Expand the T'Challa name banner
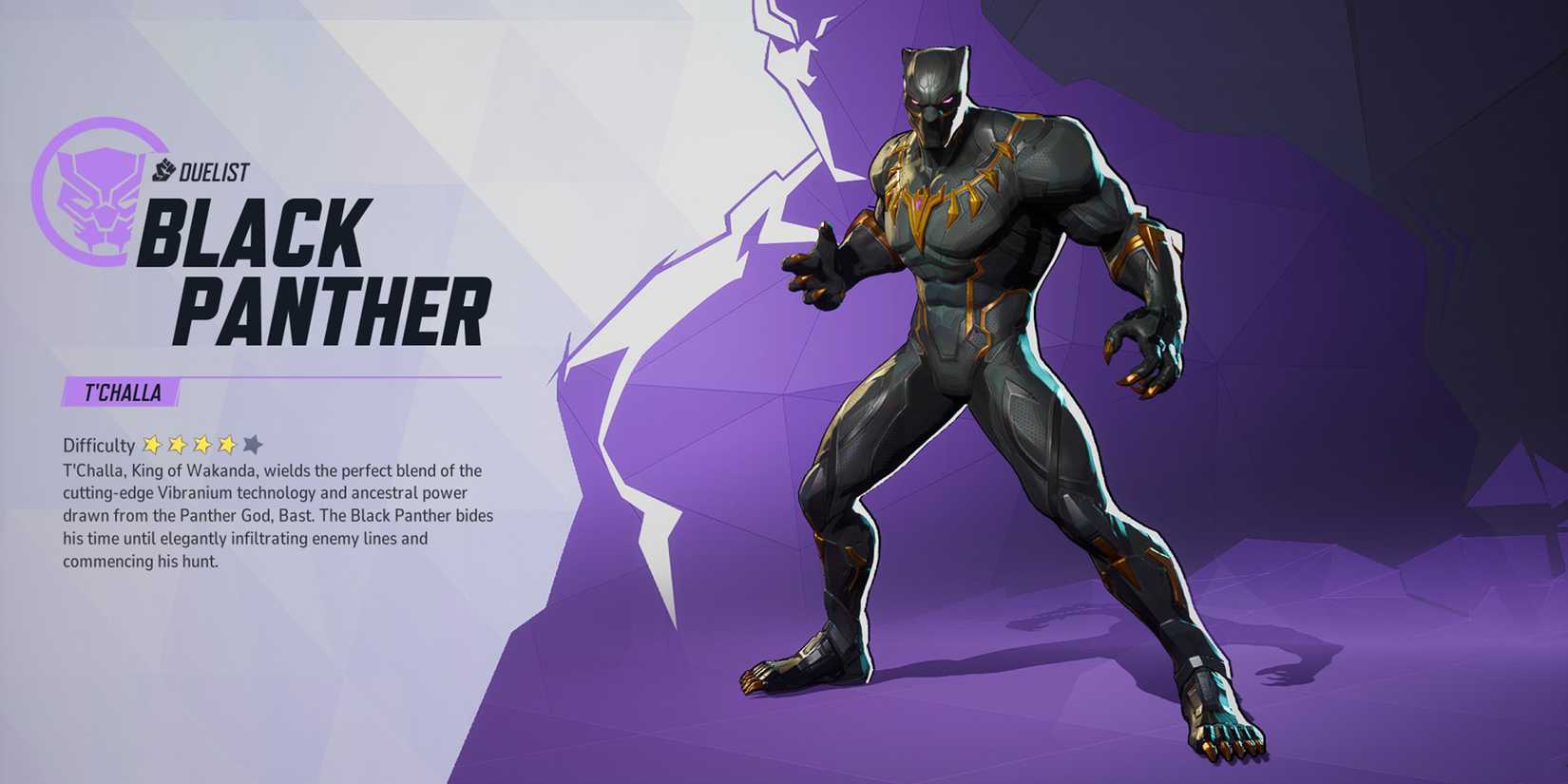 124,389
